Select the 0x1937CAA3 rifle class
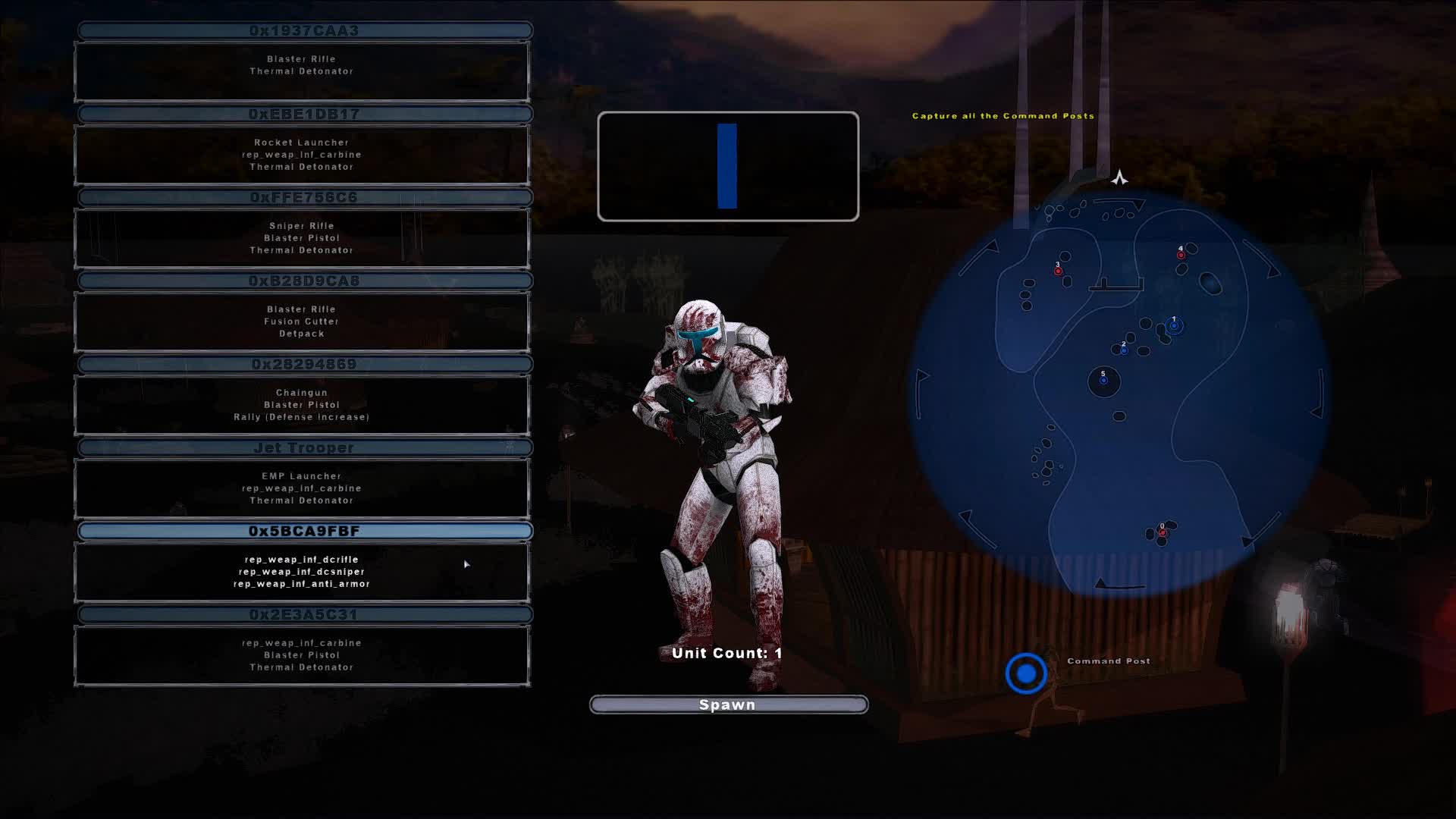This screenshot has width=1456, height=819. tap(303, 31)
